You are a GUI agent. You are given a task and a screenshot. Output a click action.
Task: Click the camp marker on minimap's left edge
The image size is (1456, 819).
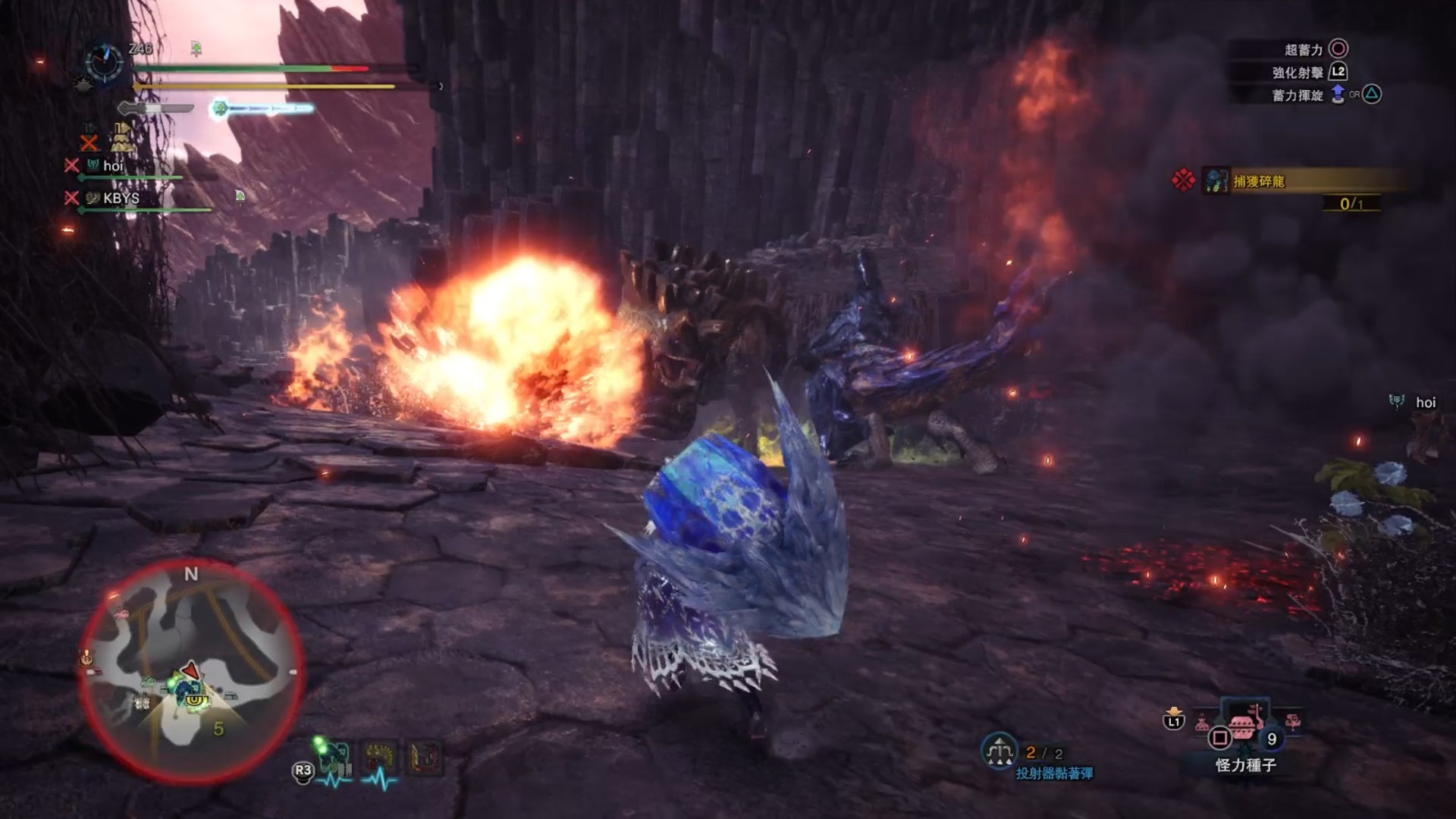(87, 658)
